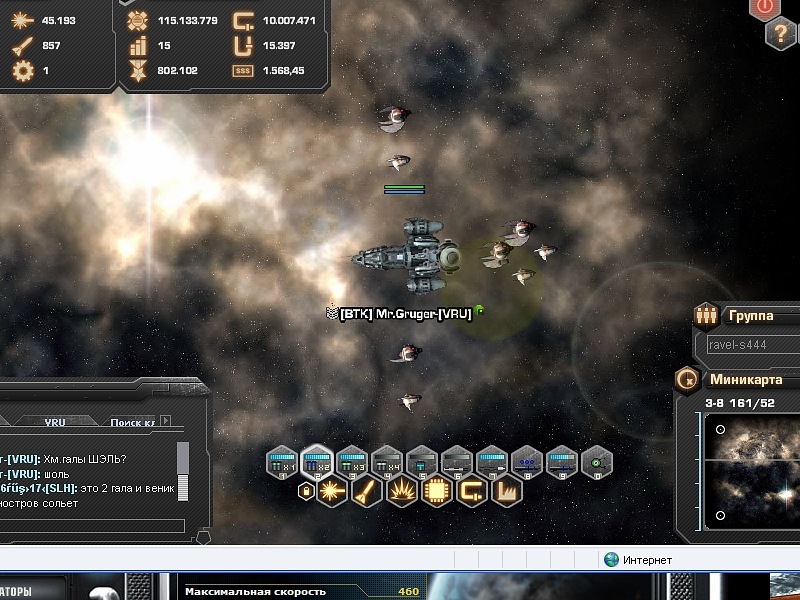Open the rocket category icon
Screen dimensions: 800x600
tap(367, 492)
